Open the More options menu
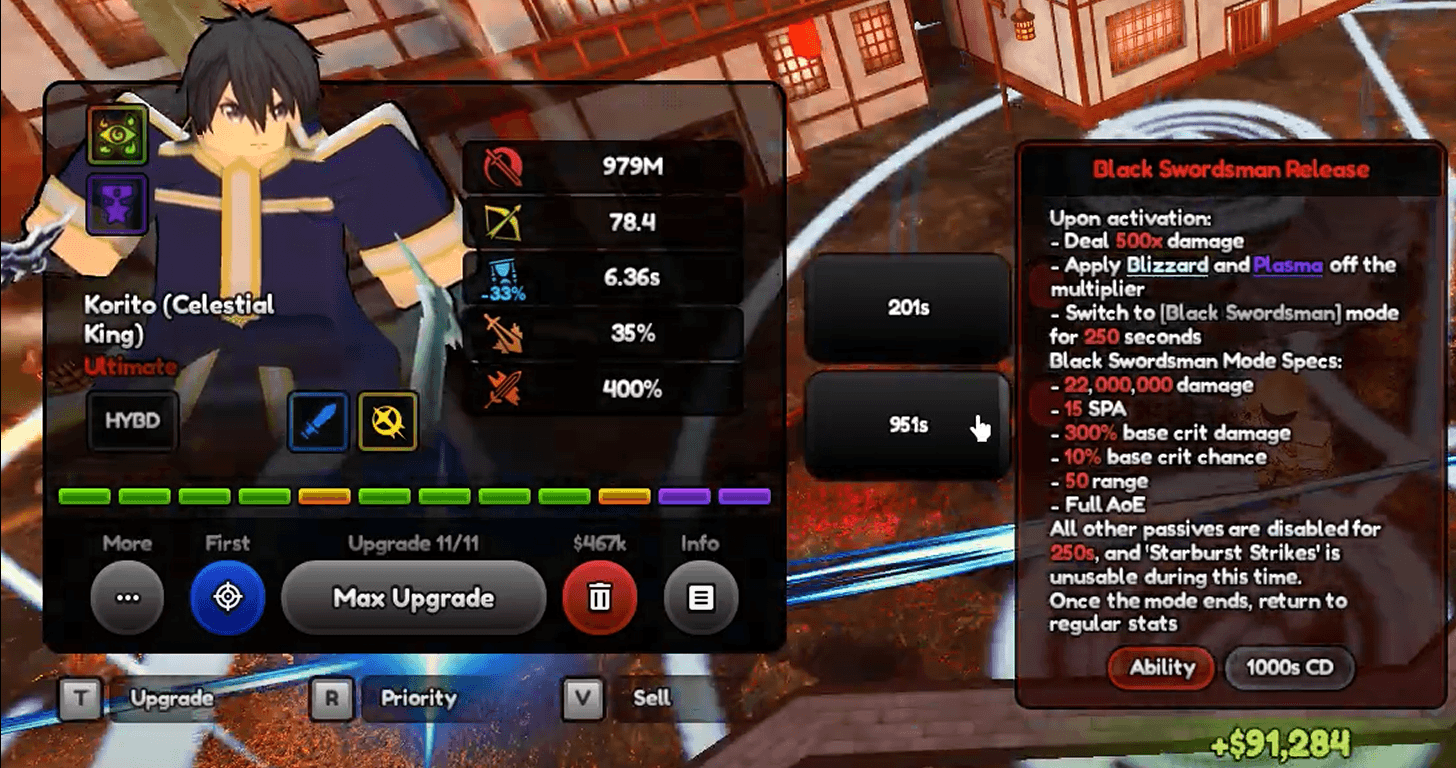This screenshot has height=768, width=1456. (x=127, y=597)
